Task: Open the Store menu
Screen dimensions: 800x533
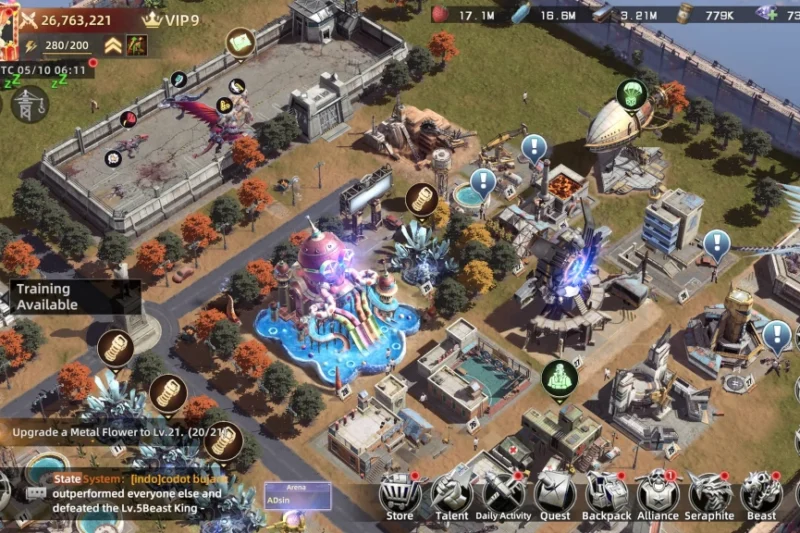Action: click(399, 494)
